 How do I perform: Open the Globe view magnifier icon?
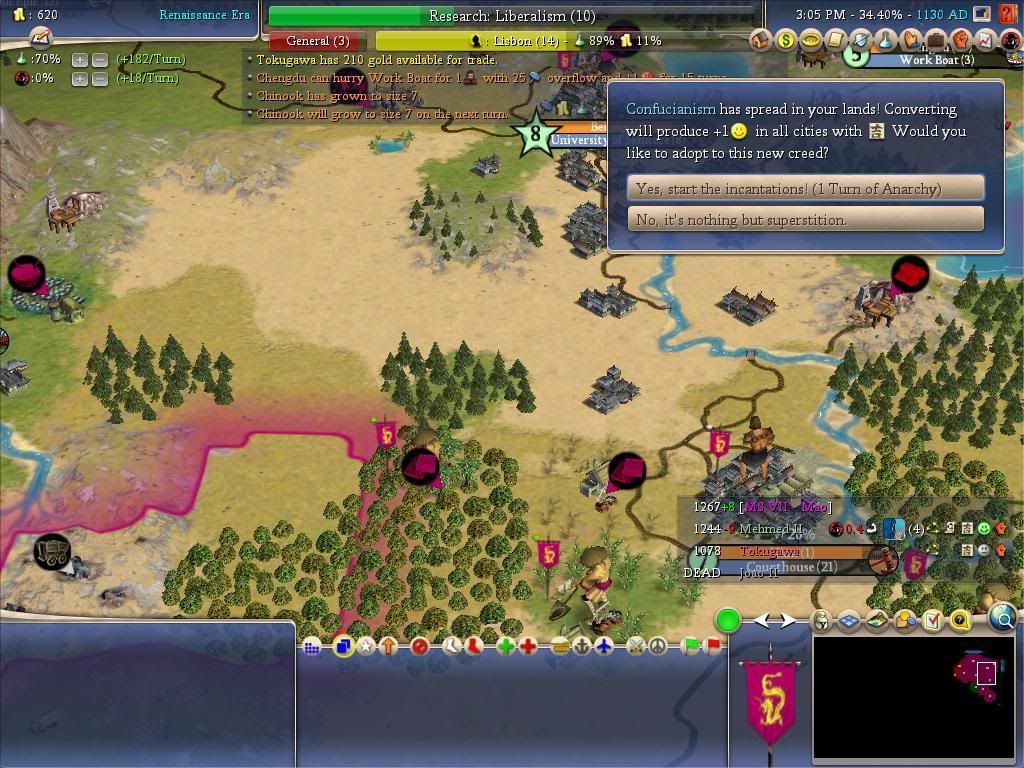(x=1003, y=620)
